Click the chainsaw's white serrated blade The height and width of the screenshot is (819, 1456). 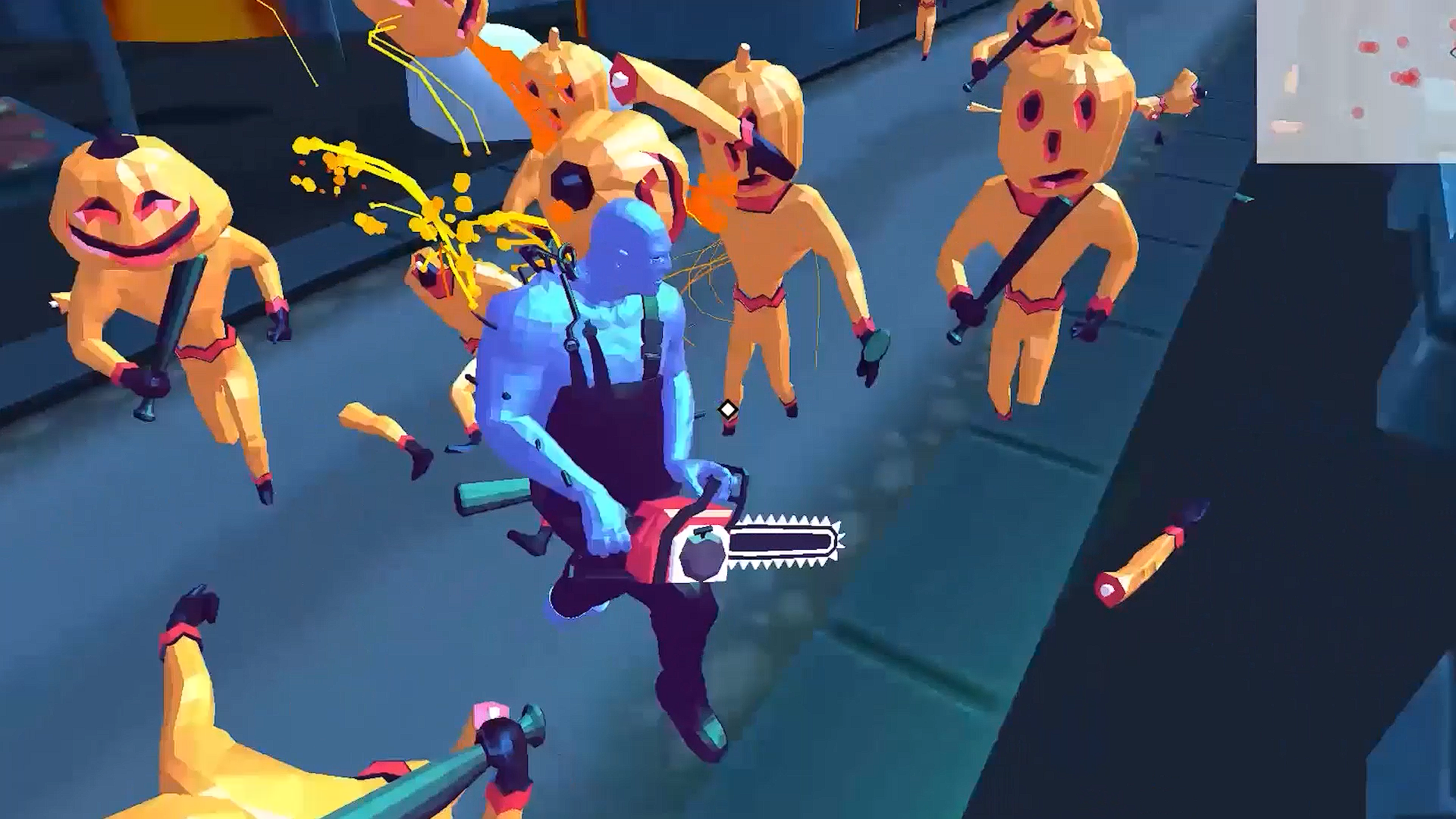(x=781, y=542)
